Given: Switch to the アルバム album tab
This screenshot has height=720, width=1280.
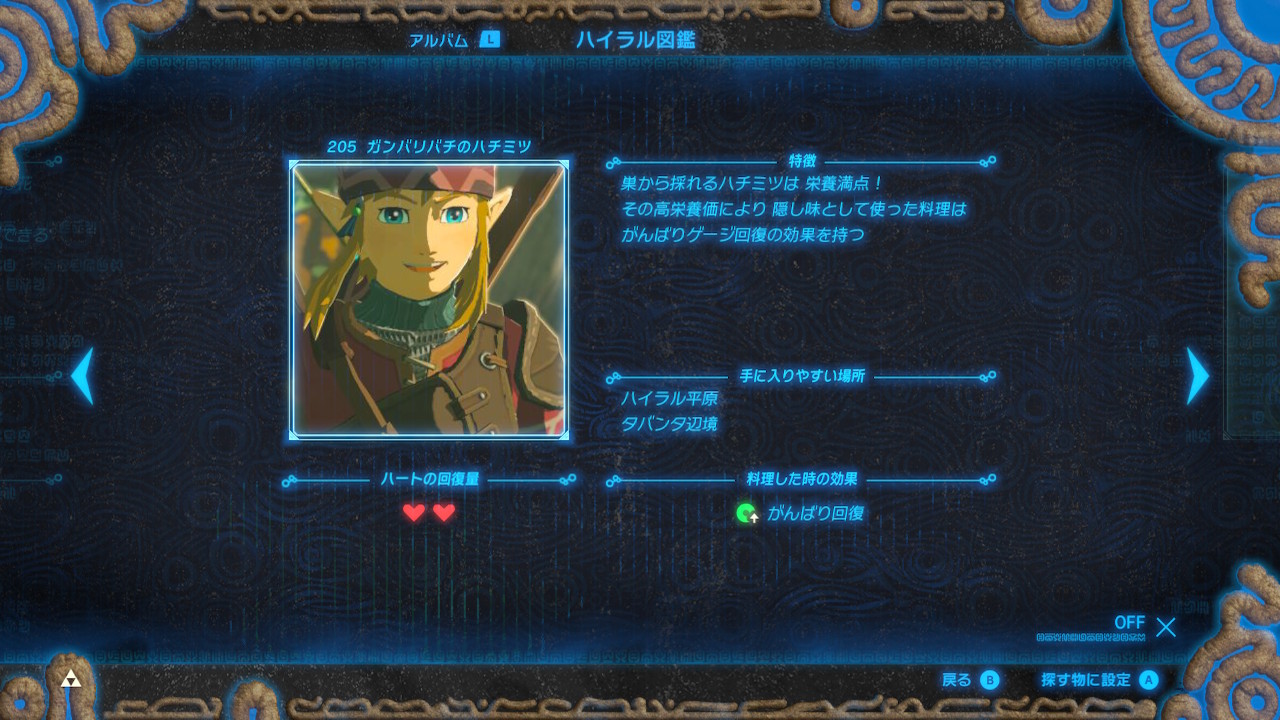Looking at the screenshot, I should coord(453,40).
